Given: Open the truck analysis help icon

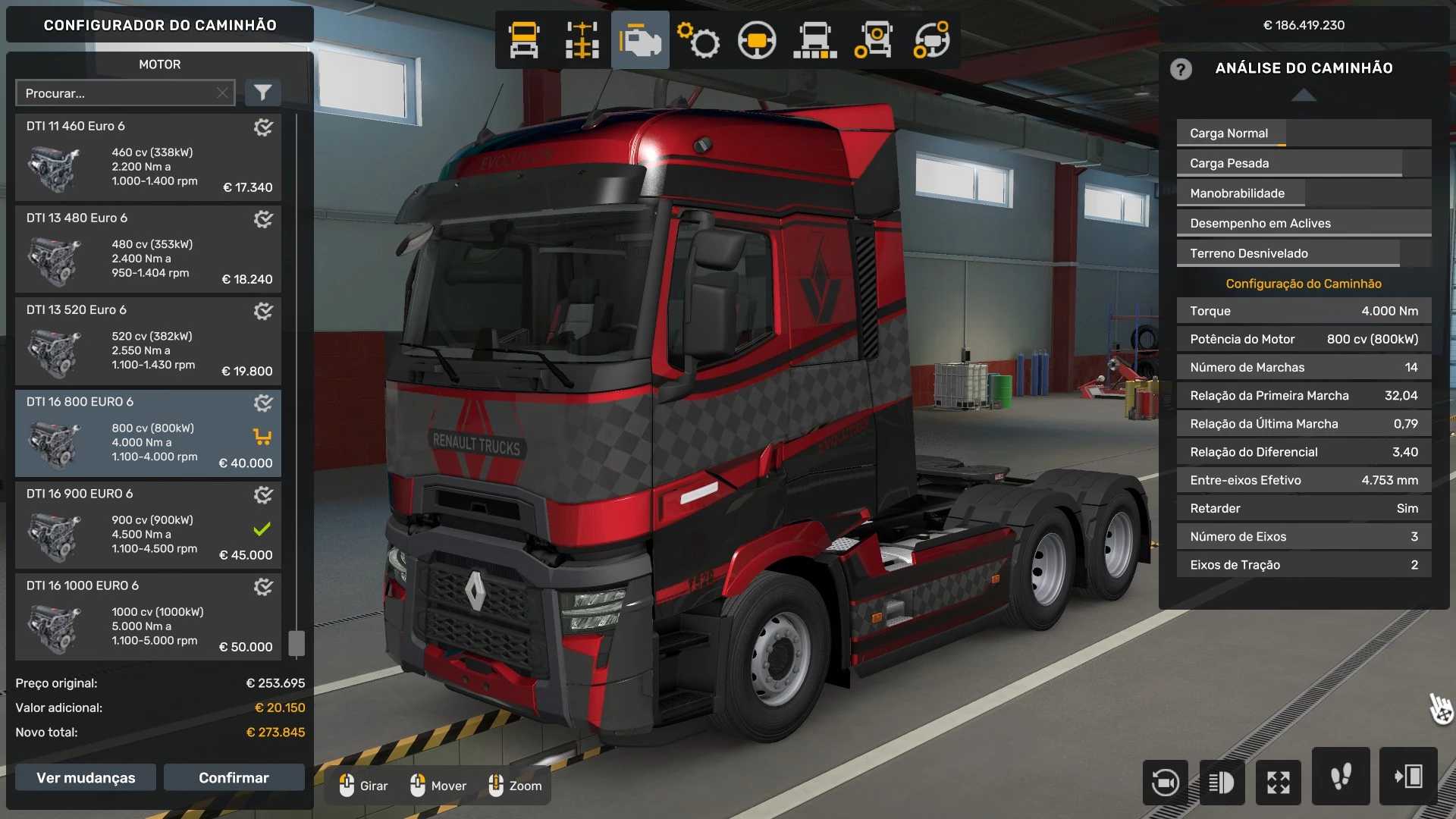Looking at the screenshot, I should point(1181,69).
